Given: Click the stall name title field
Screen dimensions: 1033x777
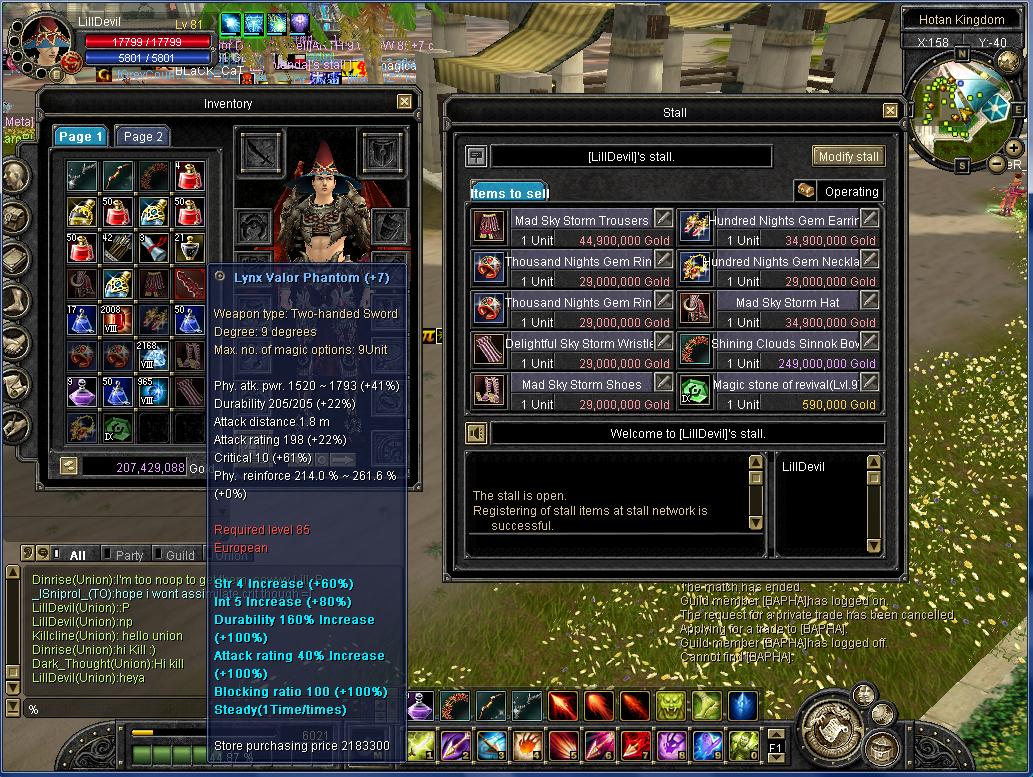Looking at the screenshot, I should click(631, 156).
